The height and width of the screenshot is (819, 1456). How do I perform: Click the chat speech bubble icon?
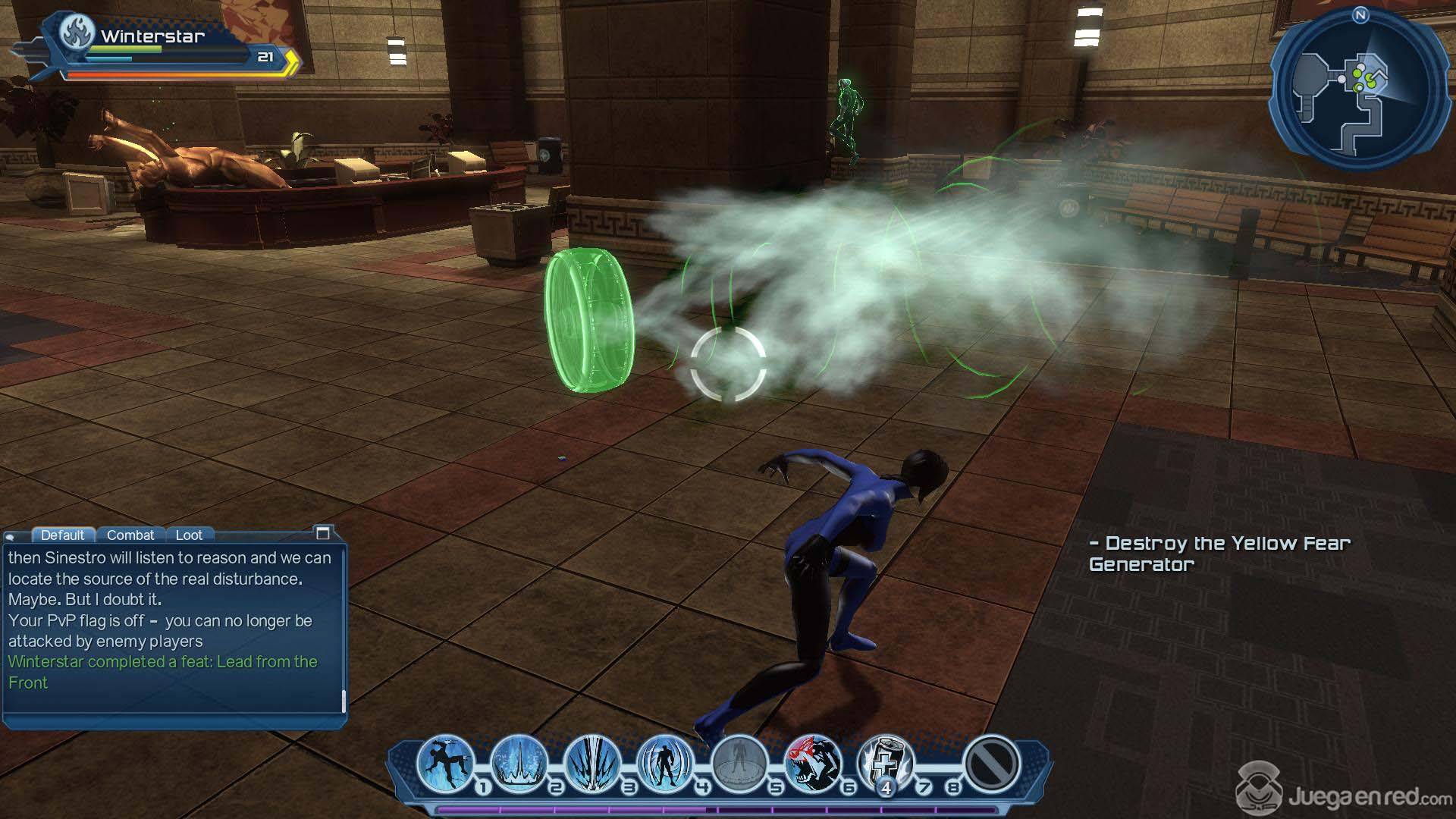(x=11, y=536)
